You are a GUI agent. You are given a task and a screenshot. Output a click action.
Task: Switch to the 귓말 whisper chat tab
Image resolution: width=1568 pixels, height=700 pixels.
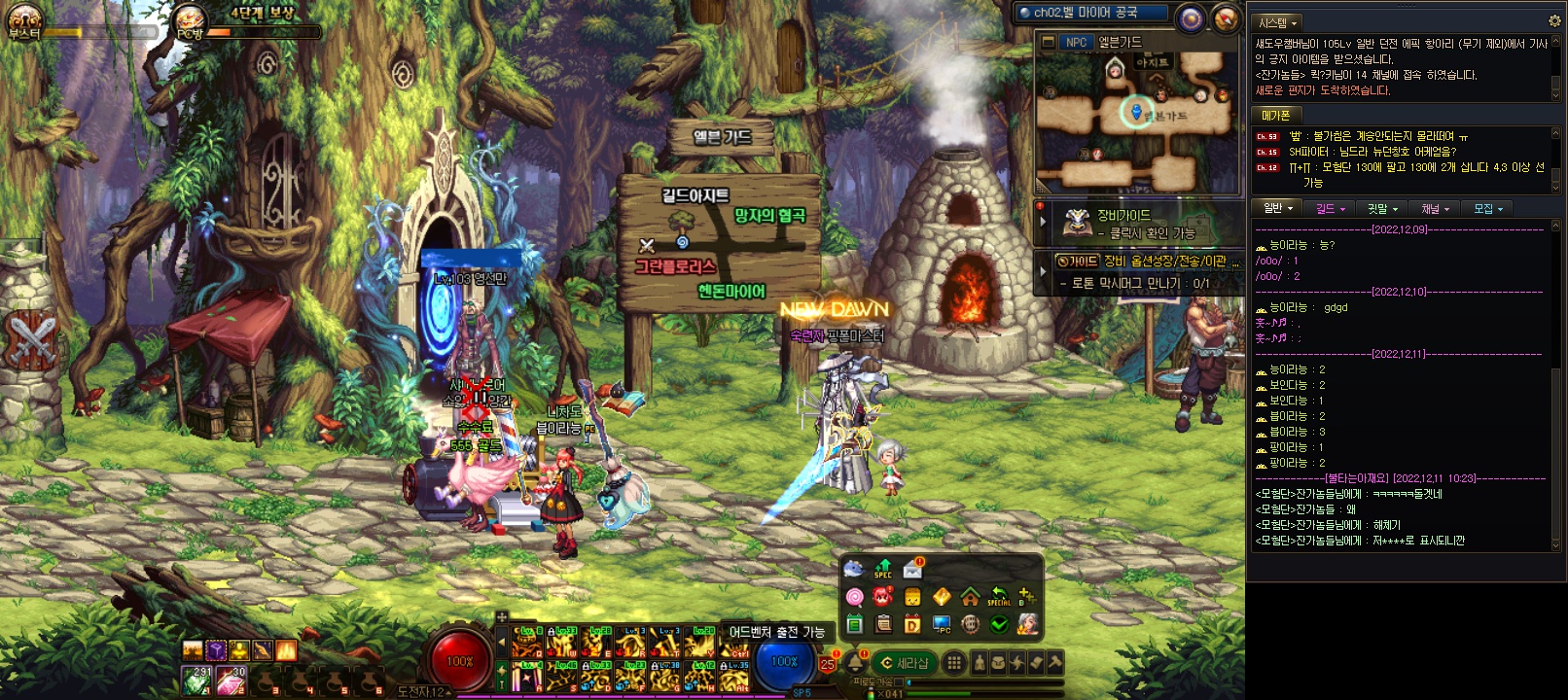[x=1382, y=208]
